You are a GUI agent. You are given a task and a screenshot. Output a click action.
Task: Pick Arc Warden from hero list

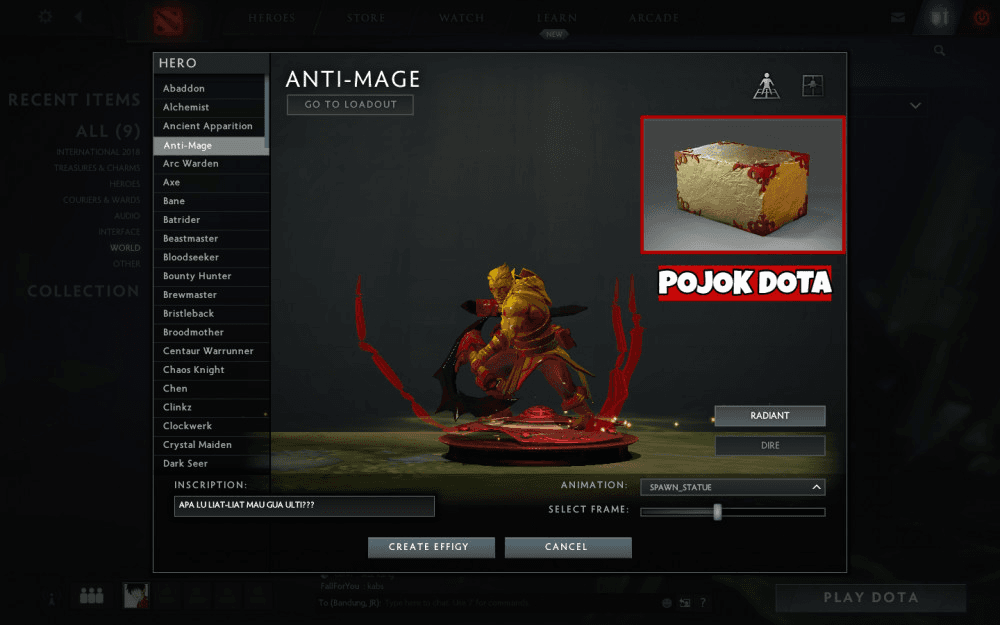click(210, 163)
